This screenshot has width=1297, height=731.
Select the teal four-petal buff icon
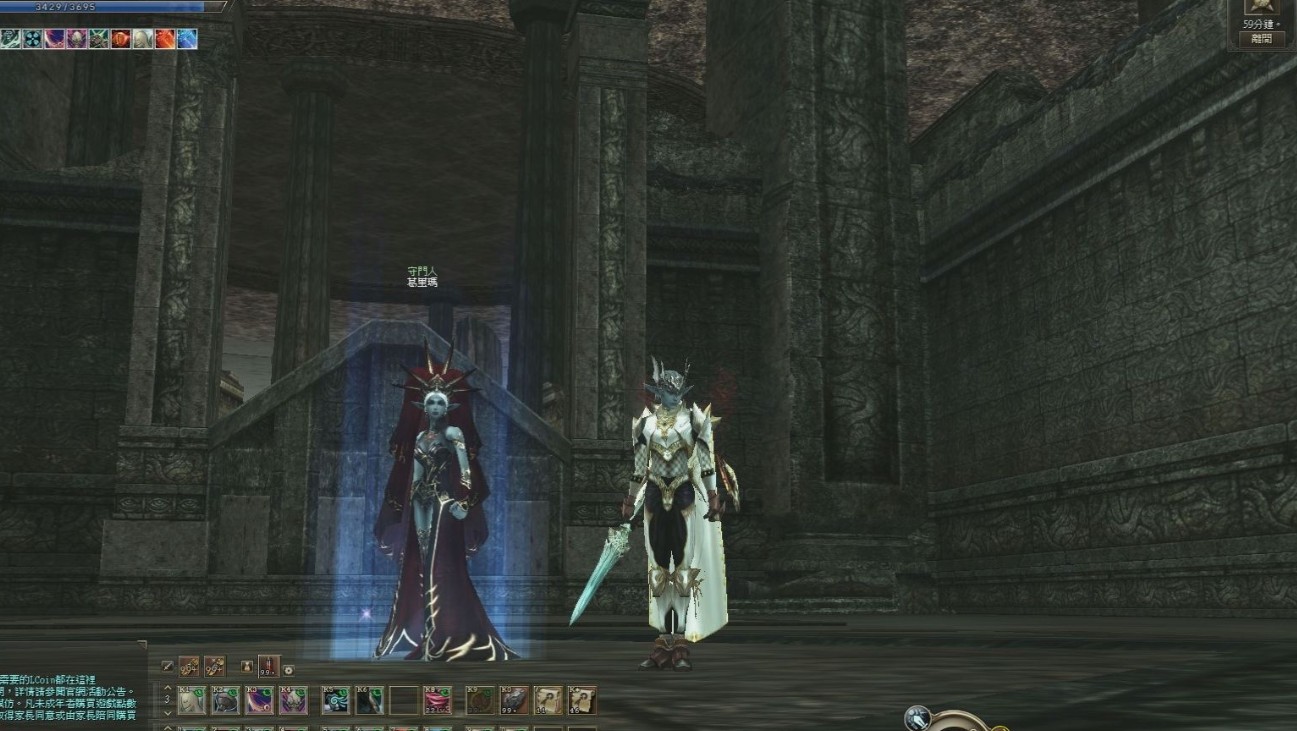tap(32, 39)
